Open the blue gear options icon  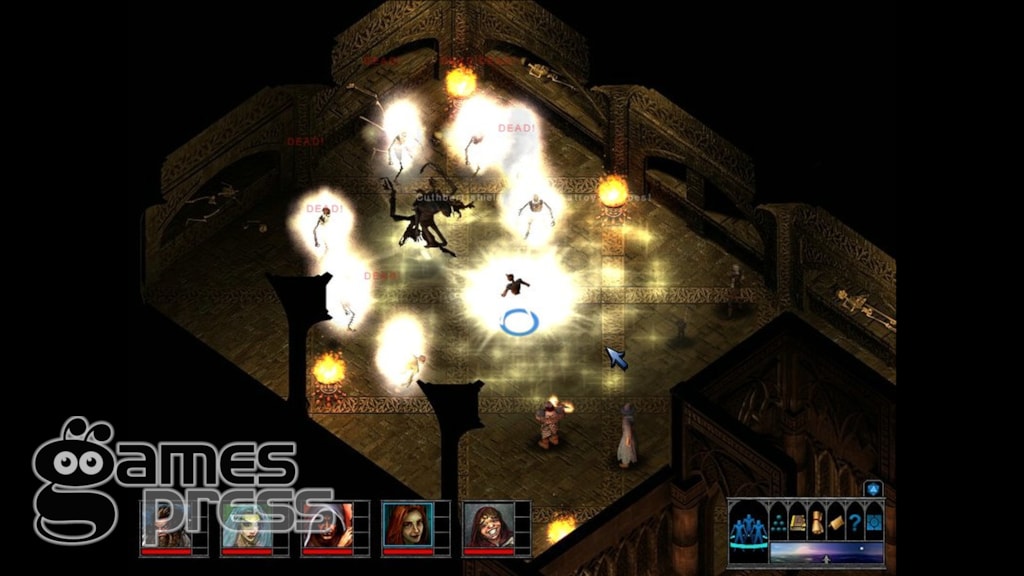tap(874, 521)
